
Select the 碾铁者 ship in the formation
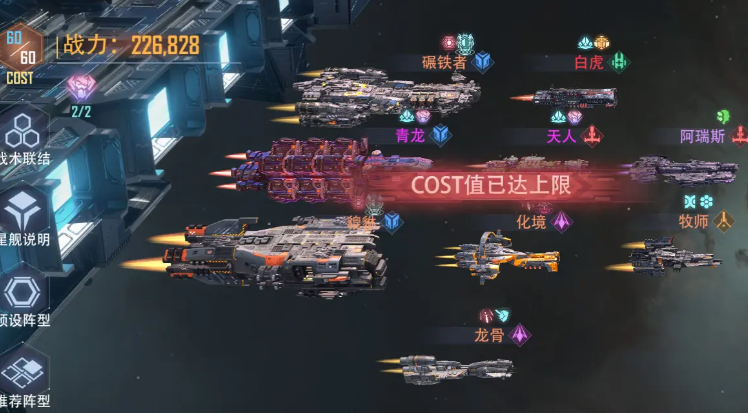[385, 96]
